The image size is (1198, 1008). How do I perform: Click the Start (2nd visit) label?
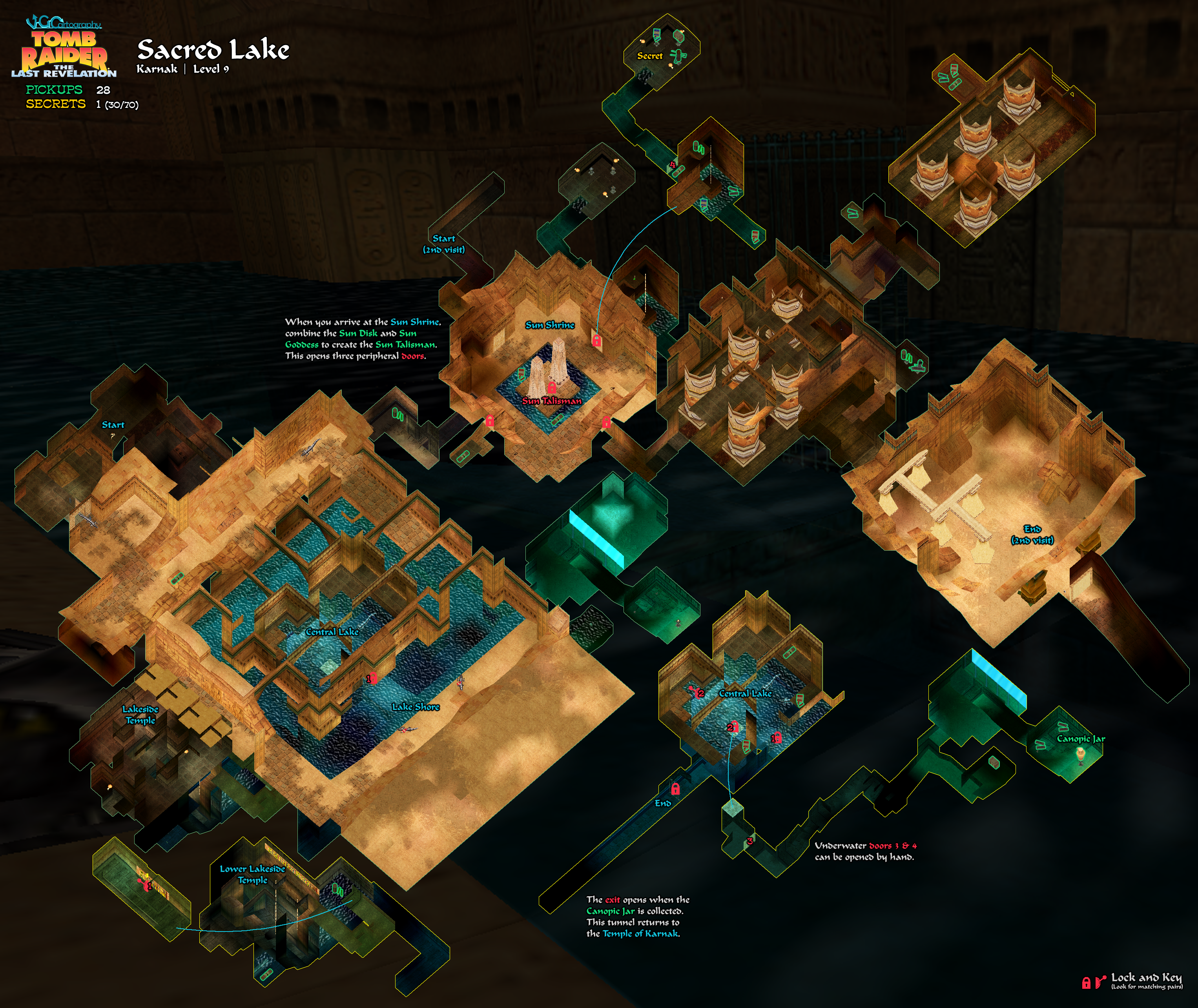pyautogui.click(x=443, y=244)
